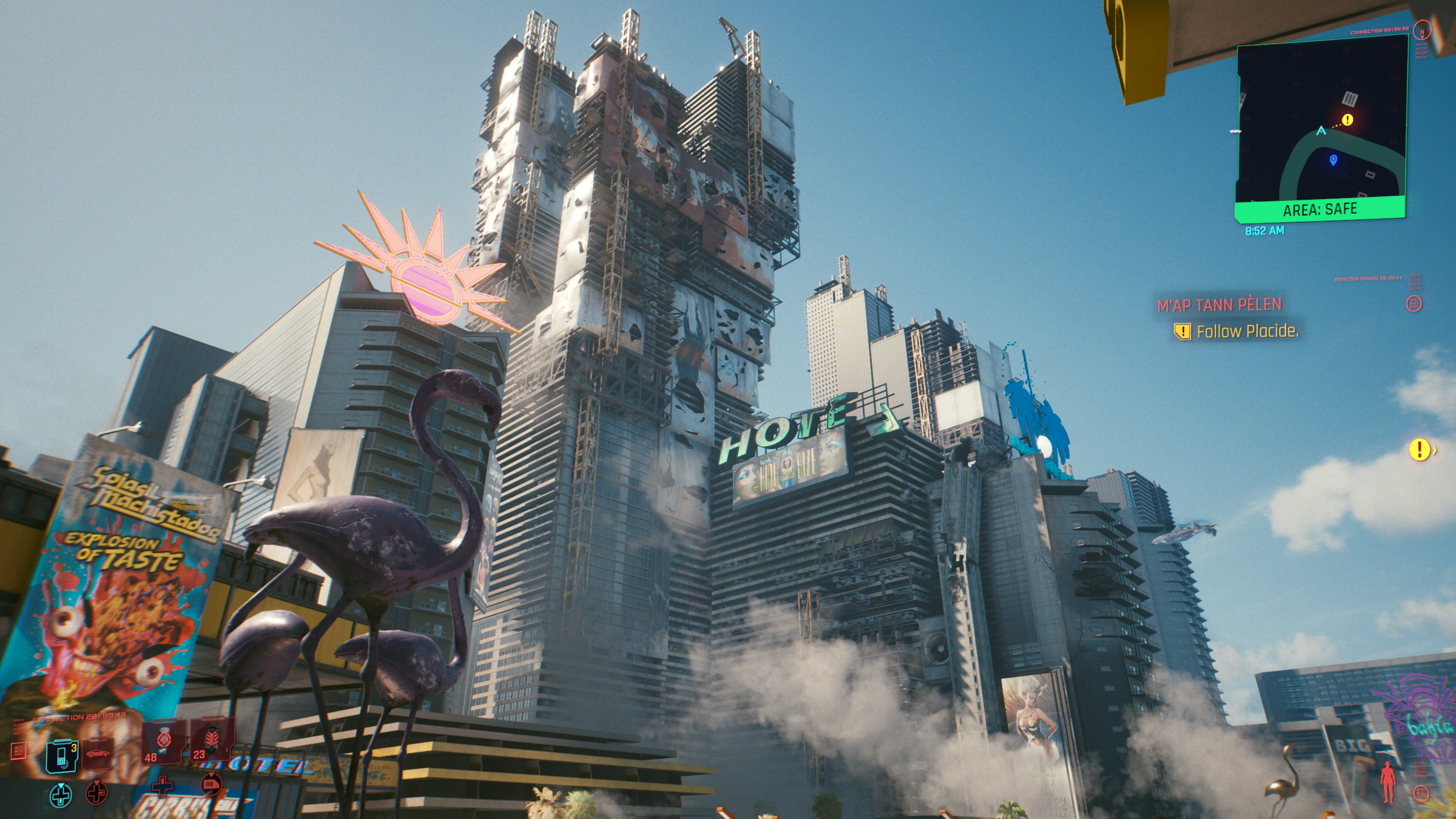1456x819 pixels.
Task: Open the M'AP TANN PÈLEN quest tracker
Action: (x=1219, y=305)
